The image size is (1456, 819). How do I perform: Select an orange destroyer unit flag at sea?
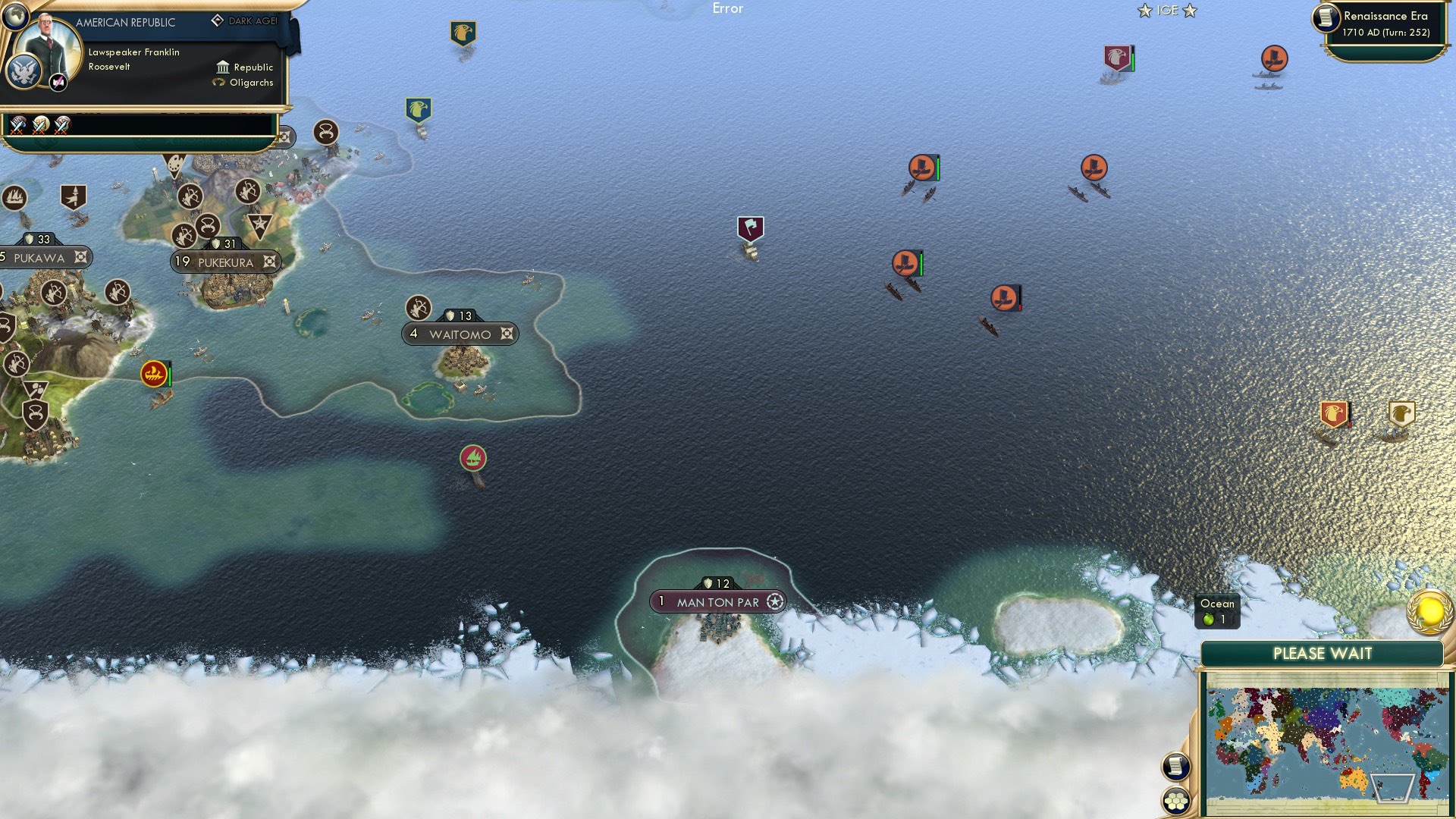coord(923,167)
